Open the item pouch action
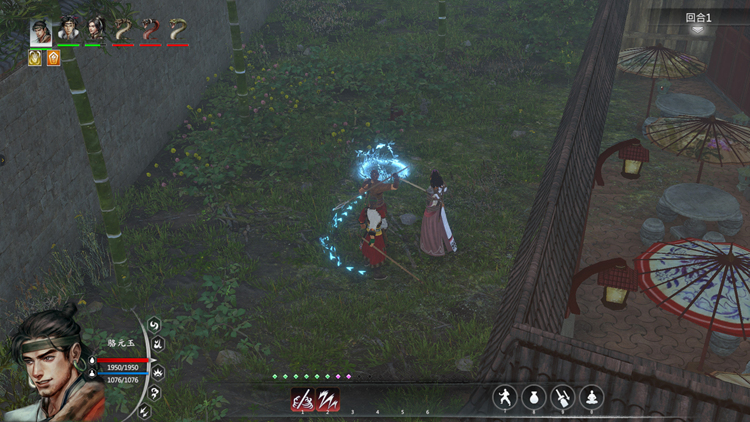The height and width of the screenshot is (422, 750). 534,397
